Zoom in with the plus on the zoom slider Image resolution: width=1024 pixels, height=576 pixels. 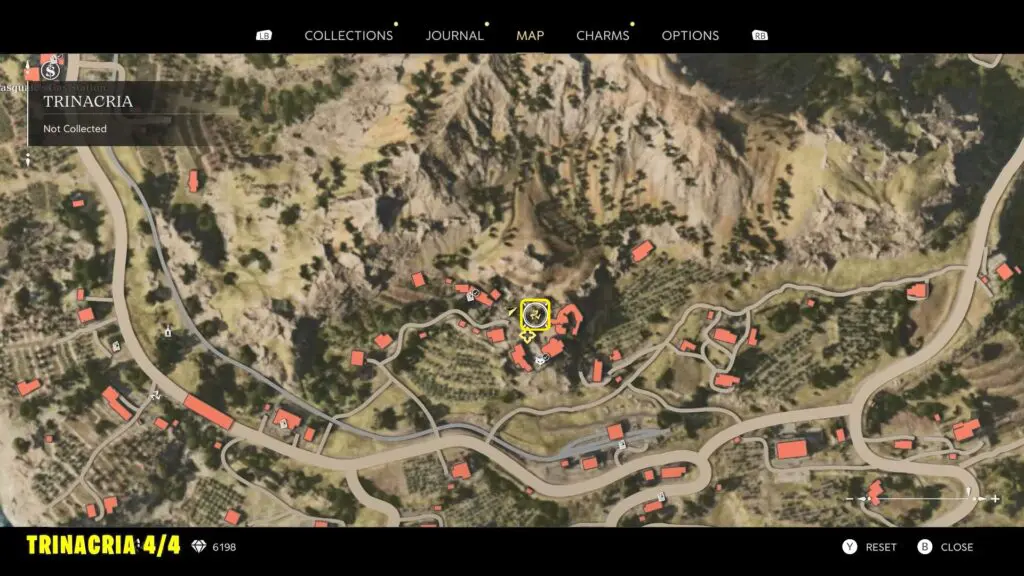pos(995,498)
